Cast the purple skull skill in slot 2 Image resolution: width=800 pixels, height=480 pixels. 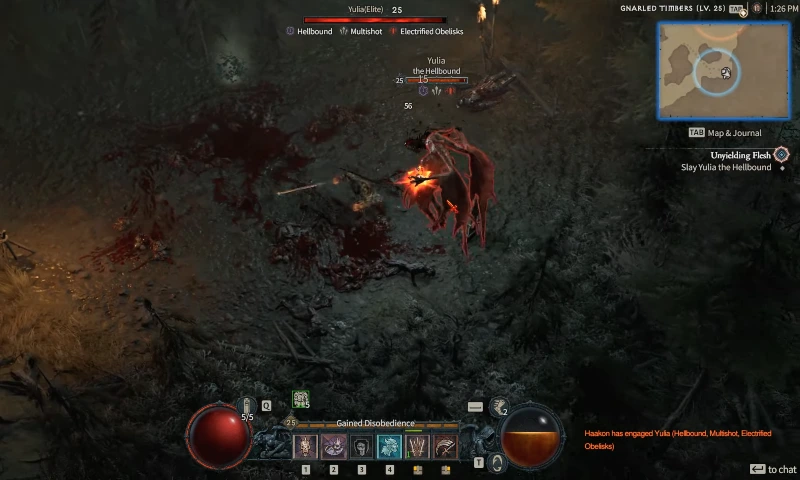(334, 447)
